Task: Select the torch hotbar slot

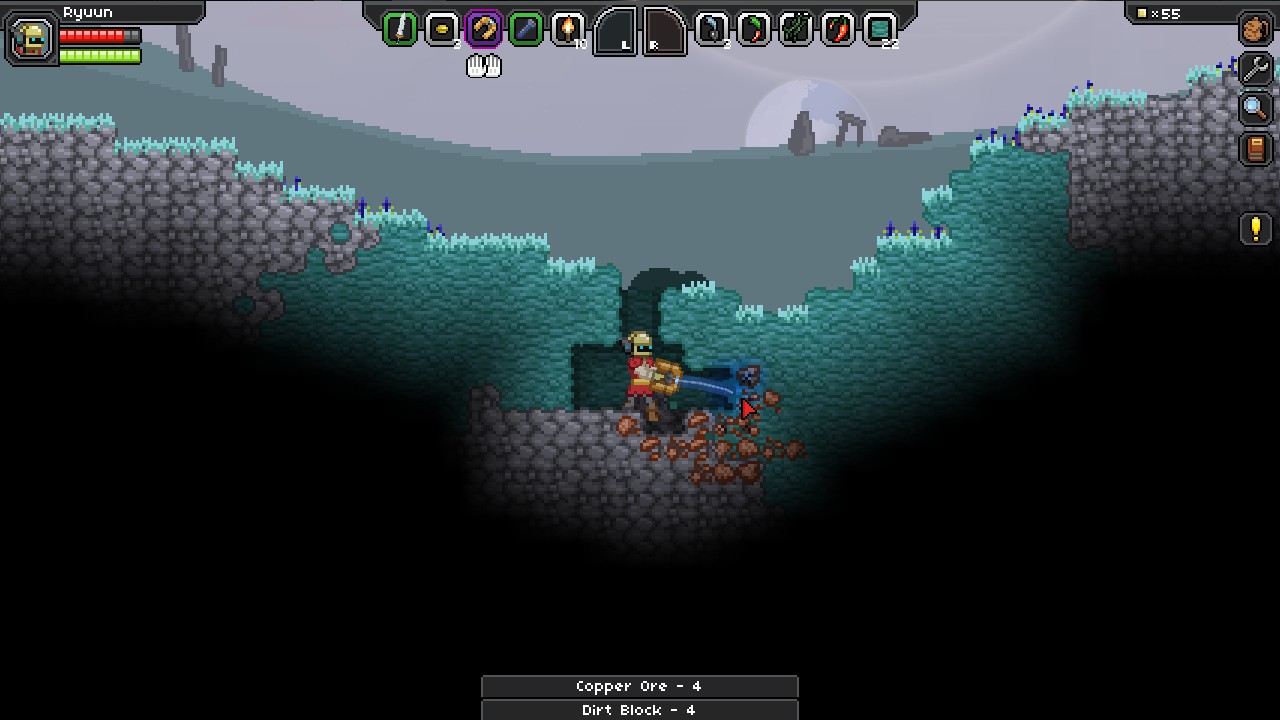Action: pyautogui.click(x=568, y=29)
